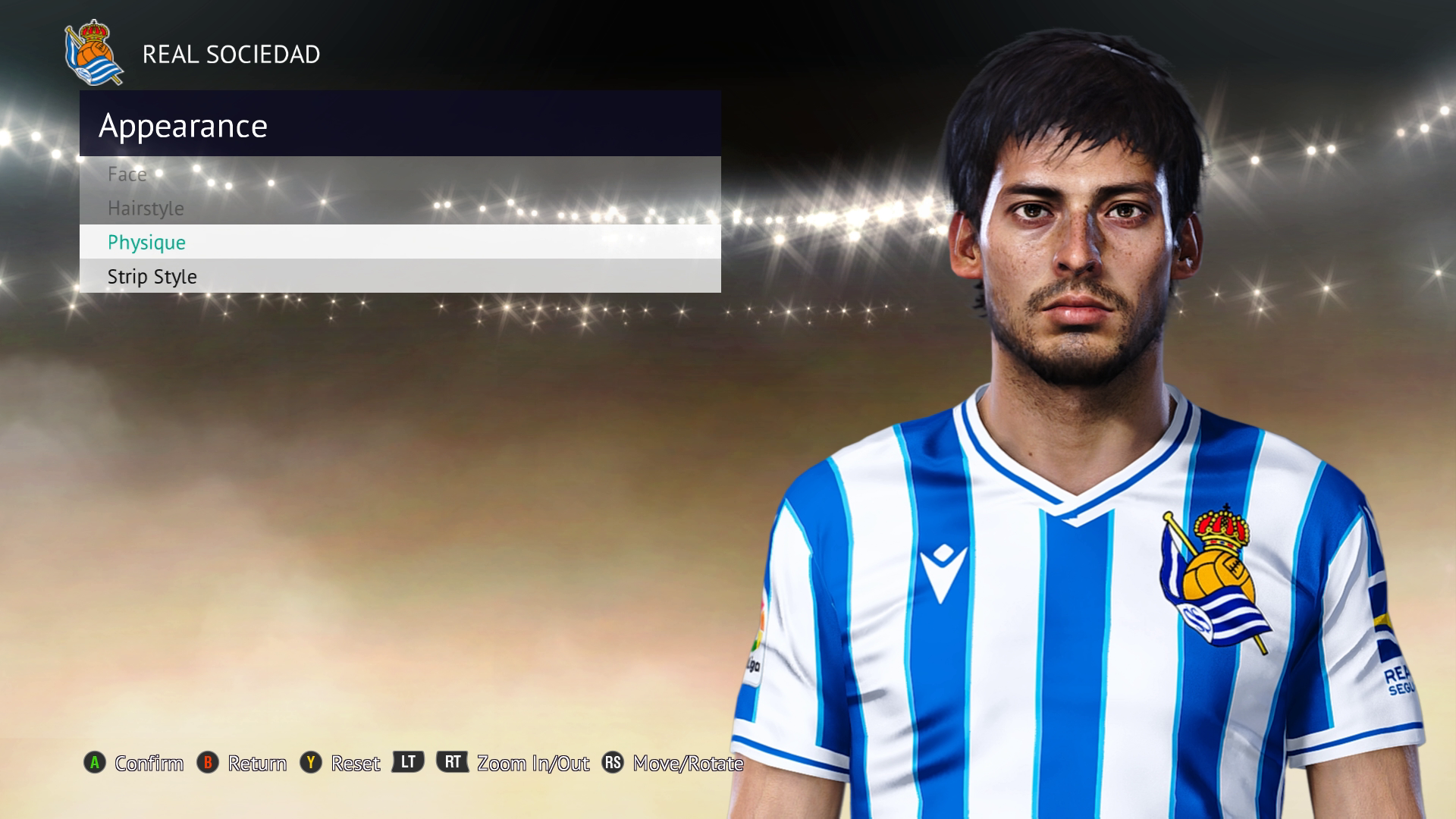Click the Appearance panel header
This screenshot has height=819, width=1456.
(184, 125)
